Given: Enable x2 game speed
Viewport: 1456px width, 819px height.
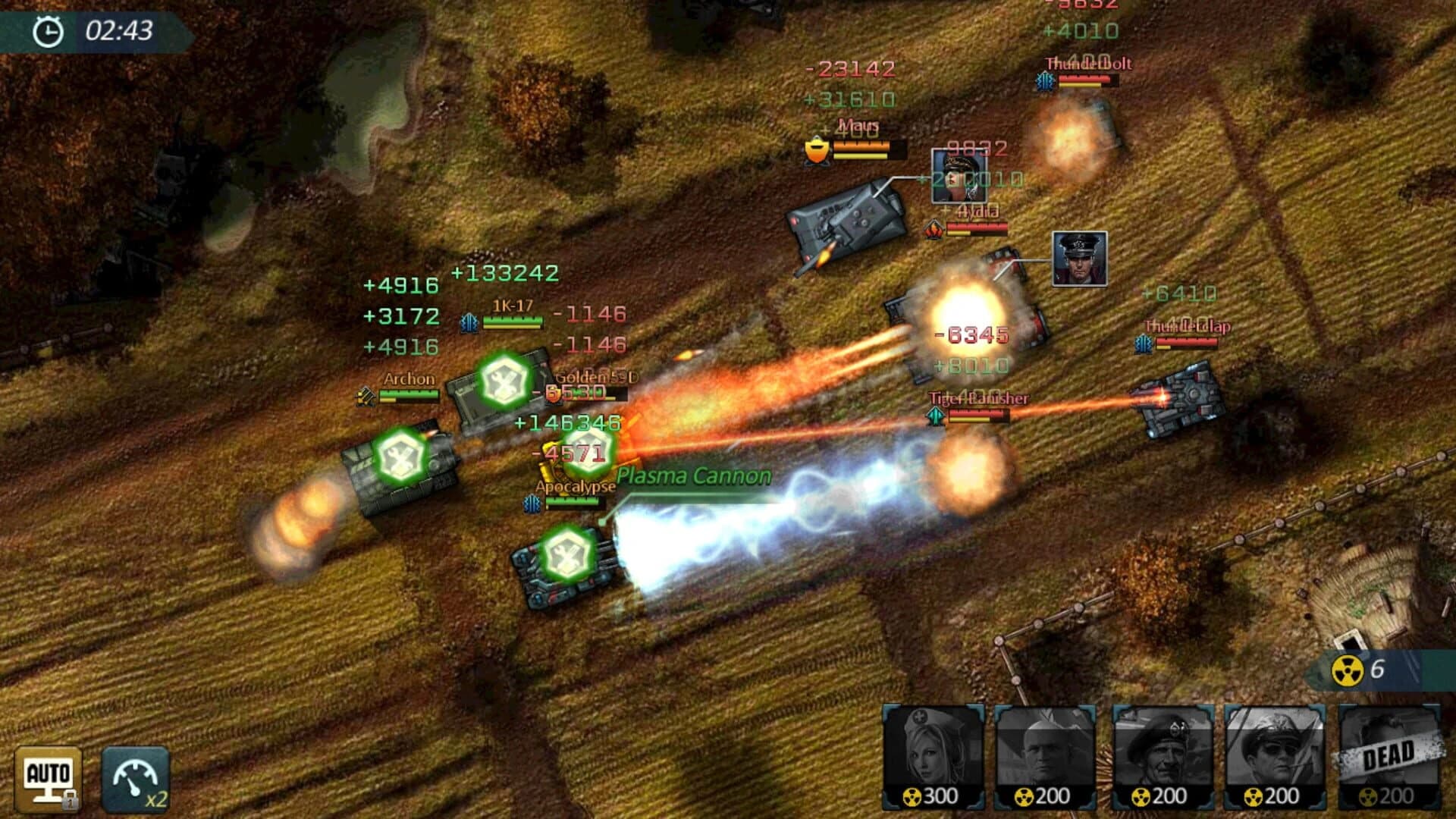Looking at the screenshot, I should coord(136,775).
